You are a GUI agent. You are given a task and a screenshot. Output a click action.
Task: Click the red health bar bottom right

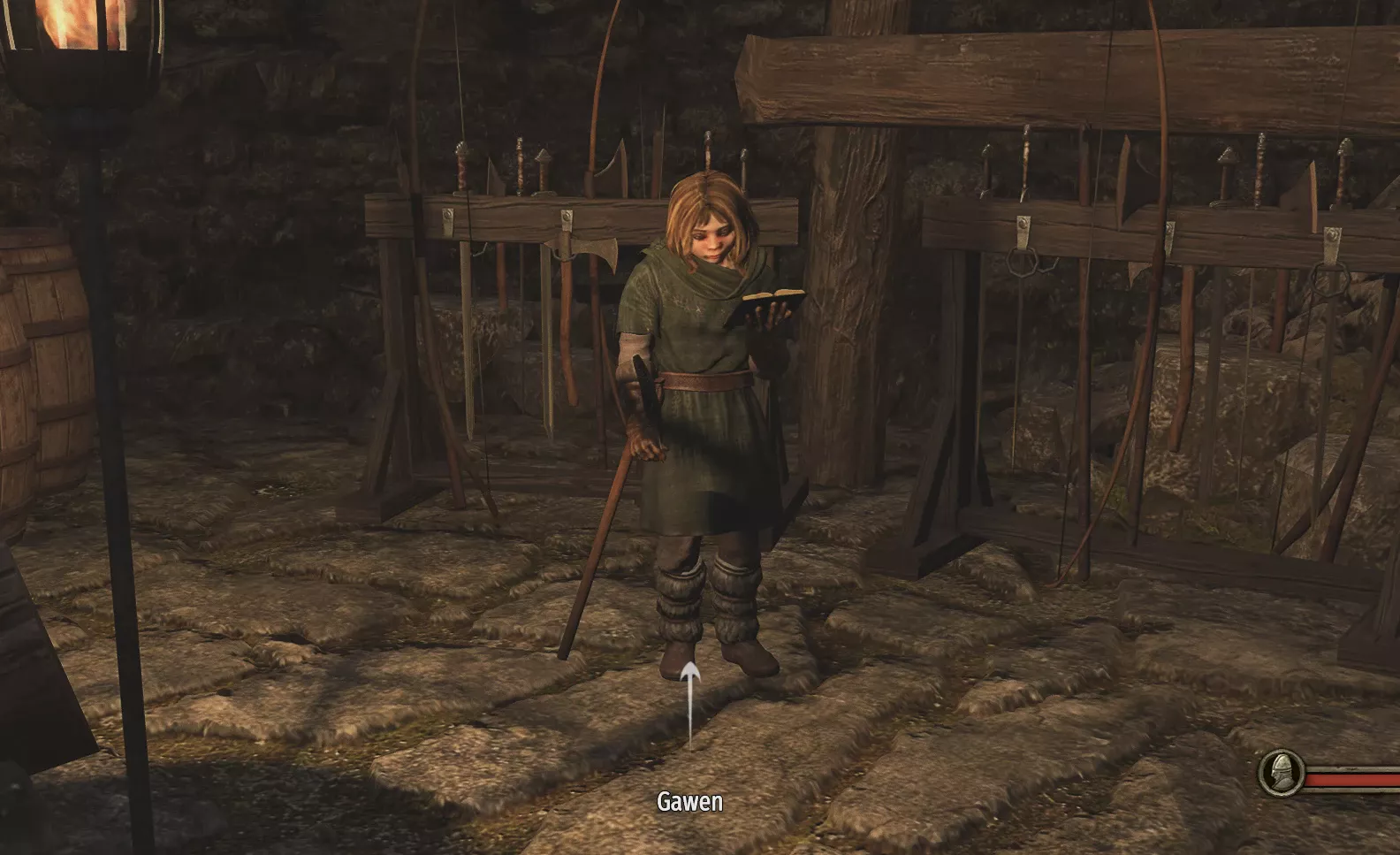pyautogui.click(x=1352, y=782)
